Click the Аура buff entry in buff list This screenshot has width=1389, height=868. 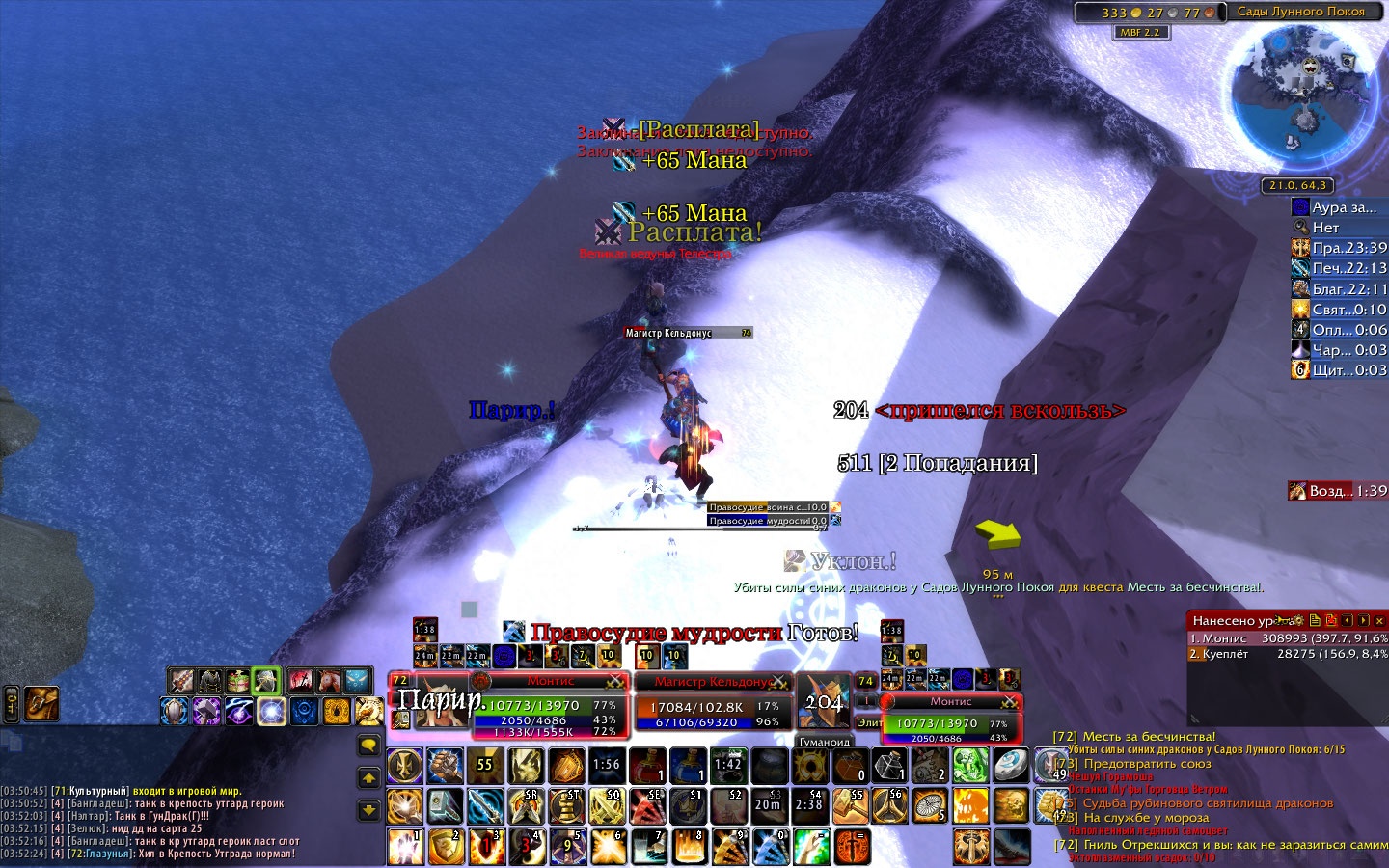(1339, 207)
